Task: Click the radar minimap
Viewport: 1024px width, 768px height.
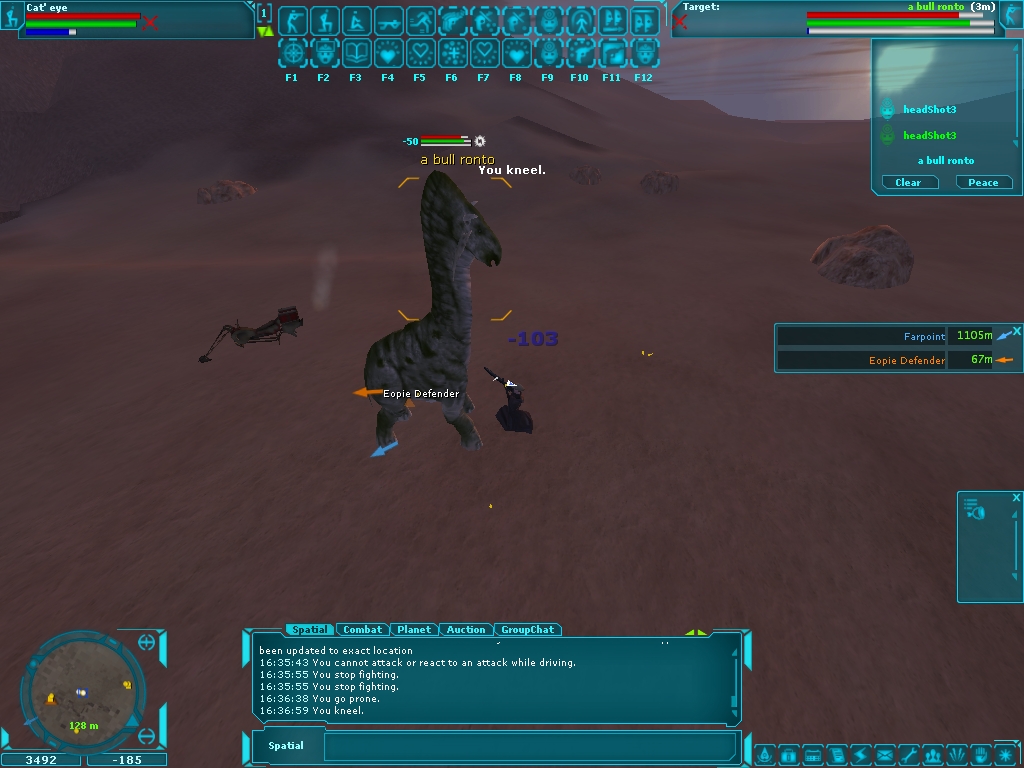Action: click(x=80, y=691)
